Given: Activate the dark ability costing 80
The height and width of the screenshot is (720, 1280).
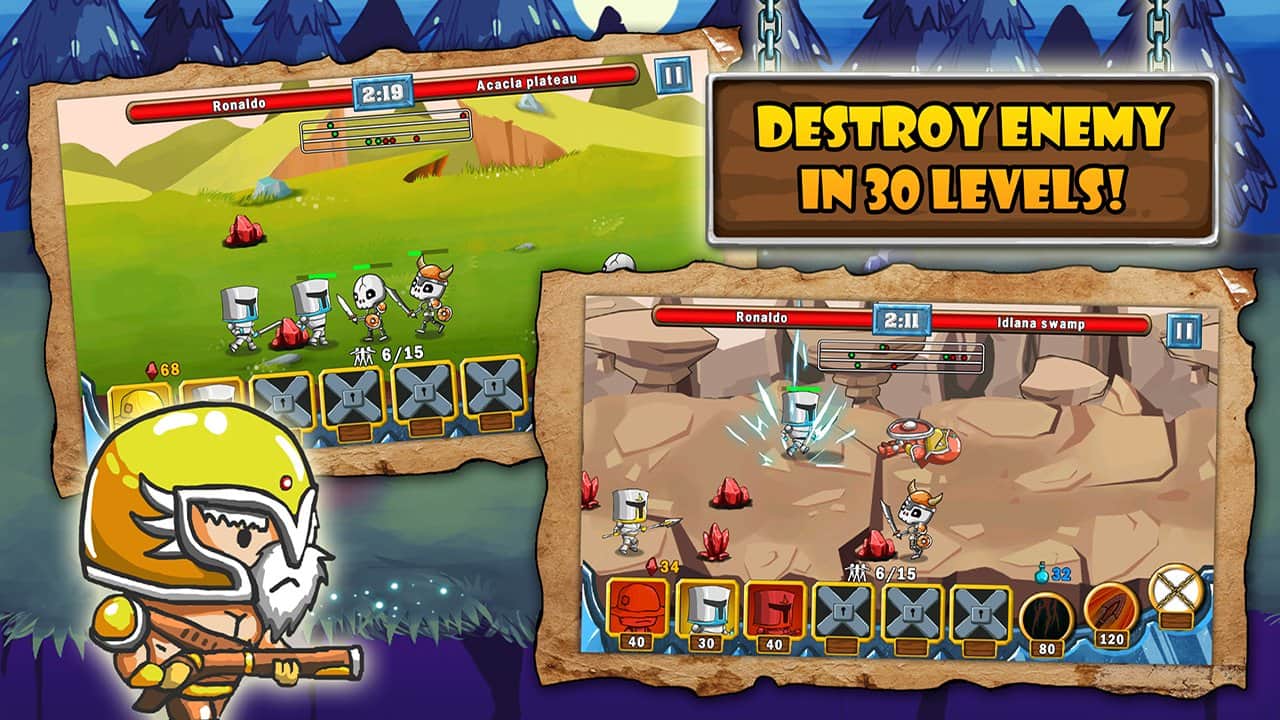Looking at the screenshot, I should (1046, 613).
